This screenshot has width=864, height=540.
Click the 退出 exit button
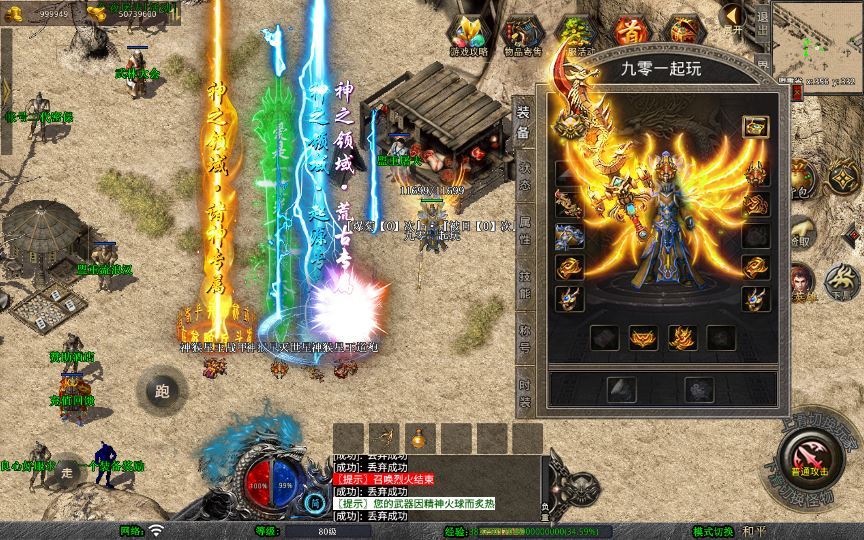(762, 19)
